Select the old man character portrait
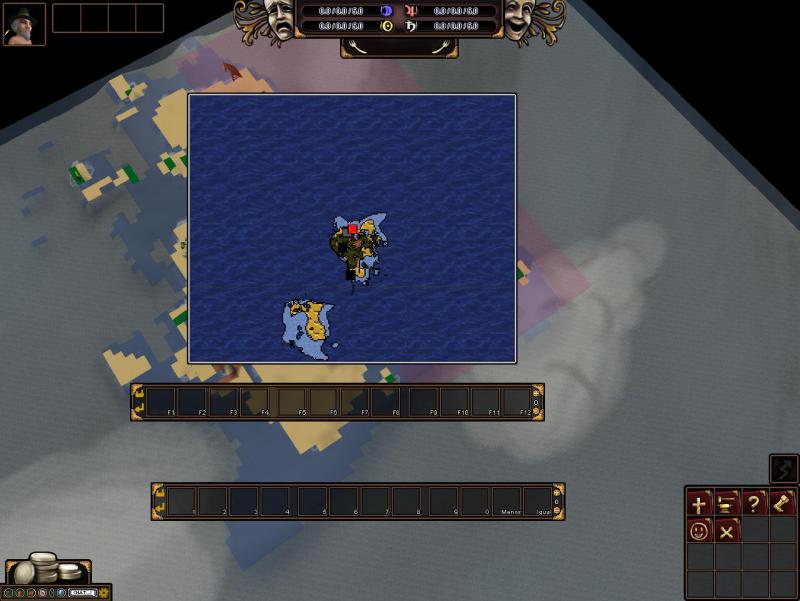 click(x=24, y=24)
